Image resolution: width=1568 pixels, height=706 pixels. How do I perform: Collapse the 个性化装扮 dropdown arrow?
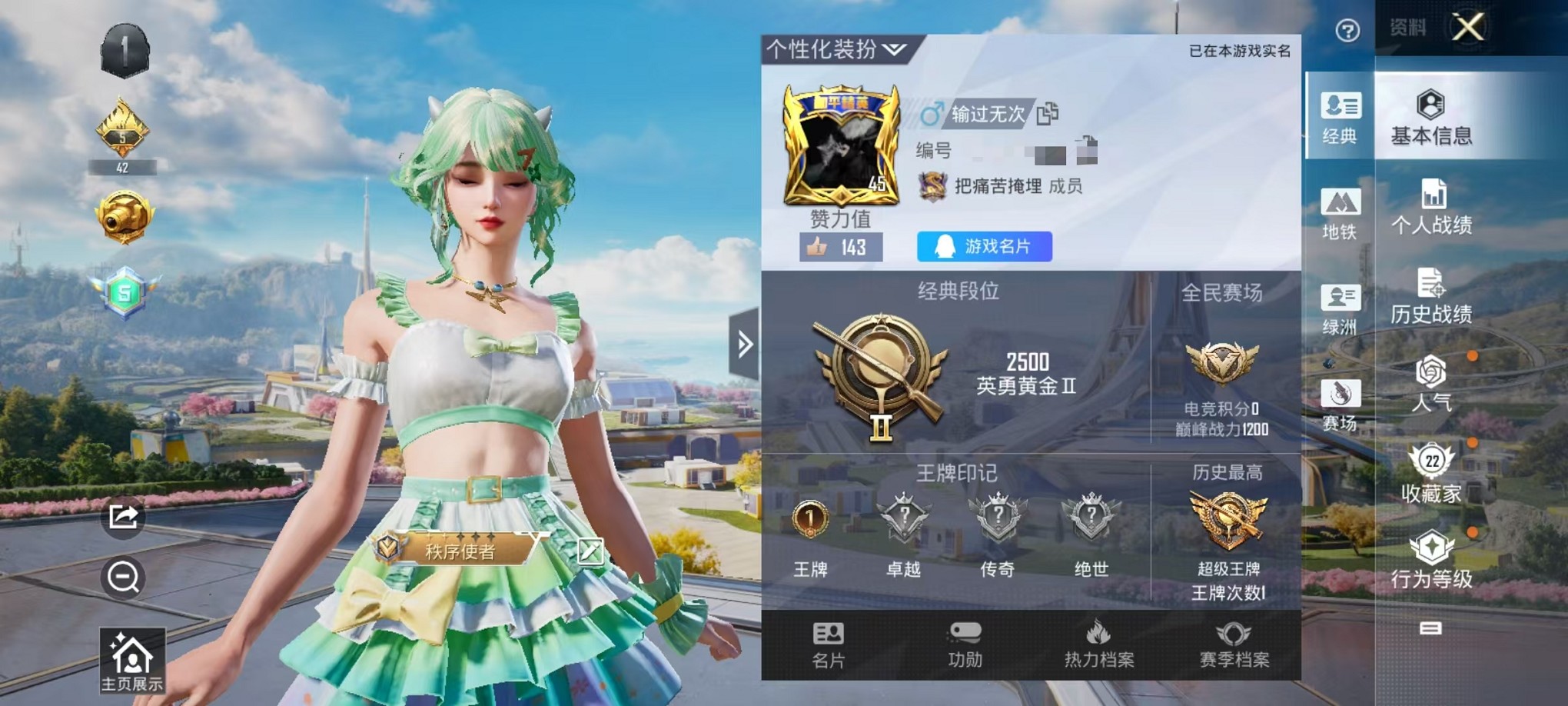click(894, 48)
